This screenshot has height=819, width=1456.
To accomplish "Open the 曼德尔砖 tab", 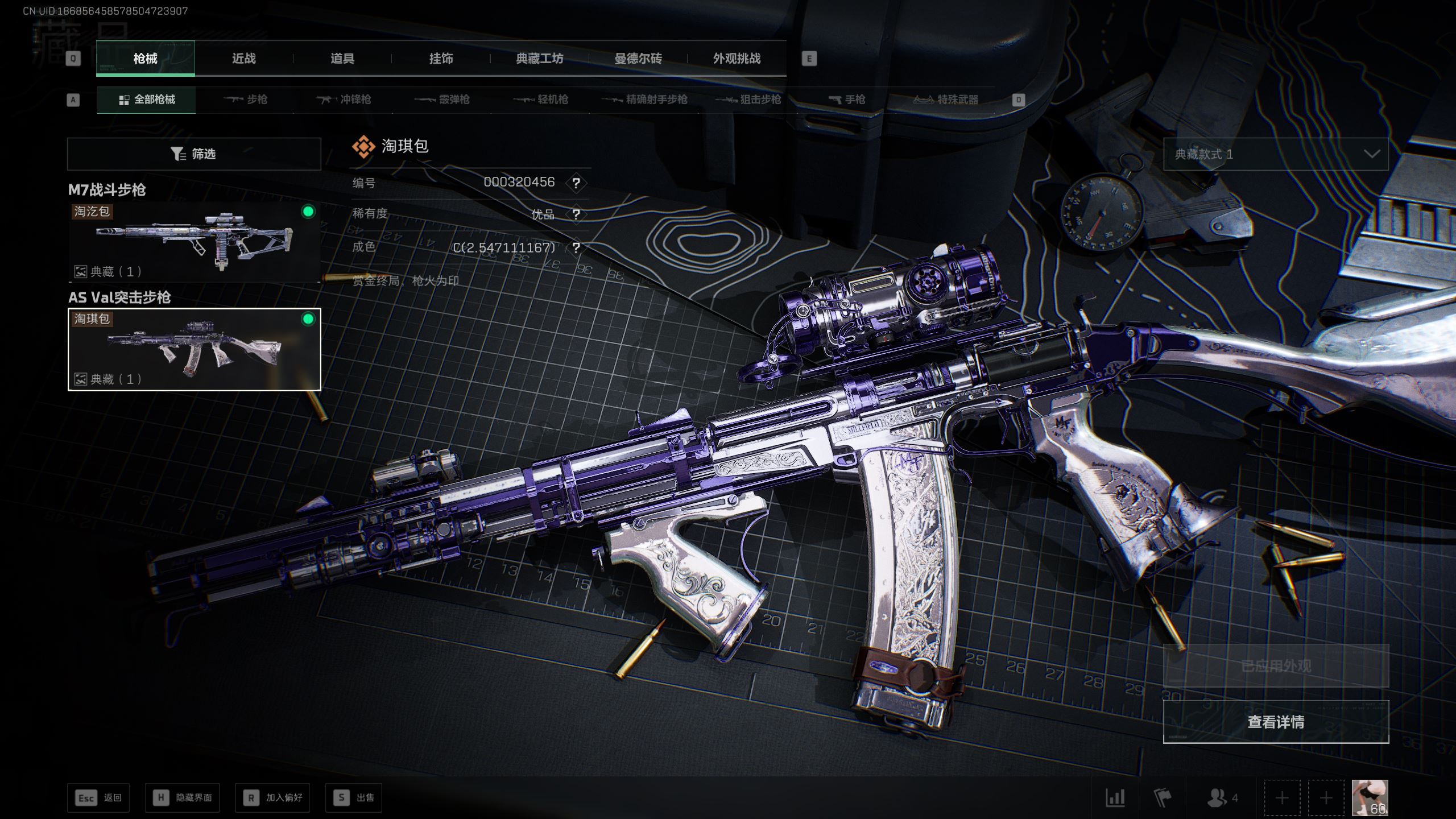I will [x=638, y=59].
